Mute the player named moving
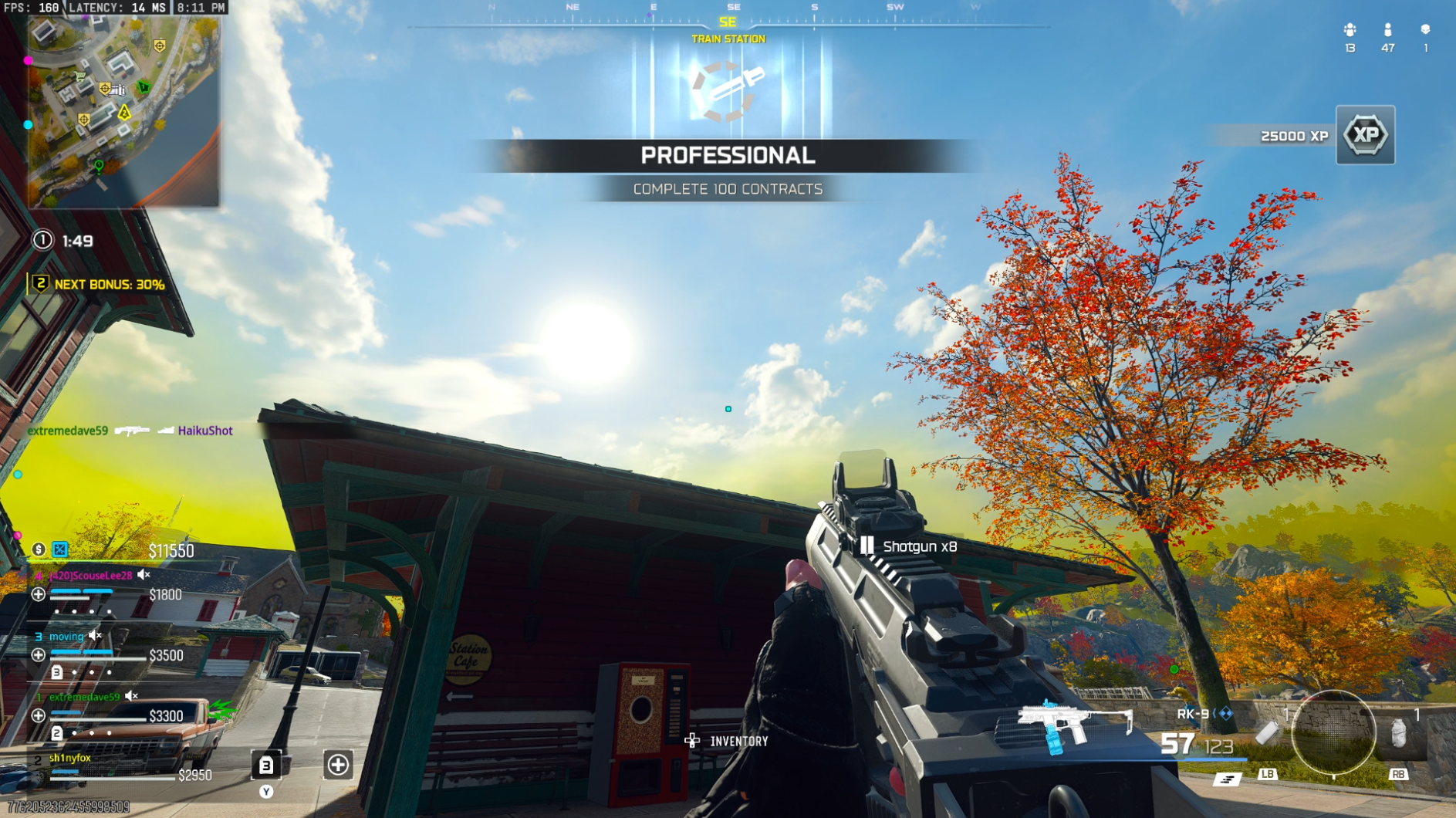The width and height of the screenshot is (1456, 818). point(94,636)
